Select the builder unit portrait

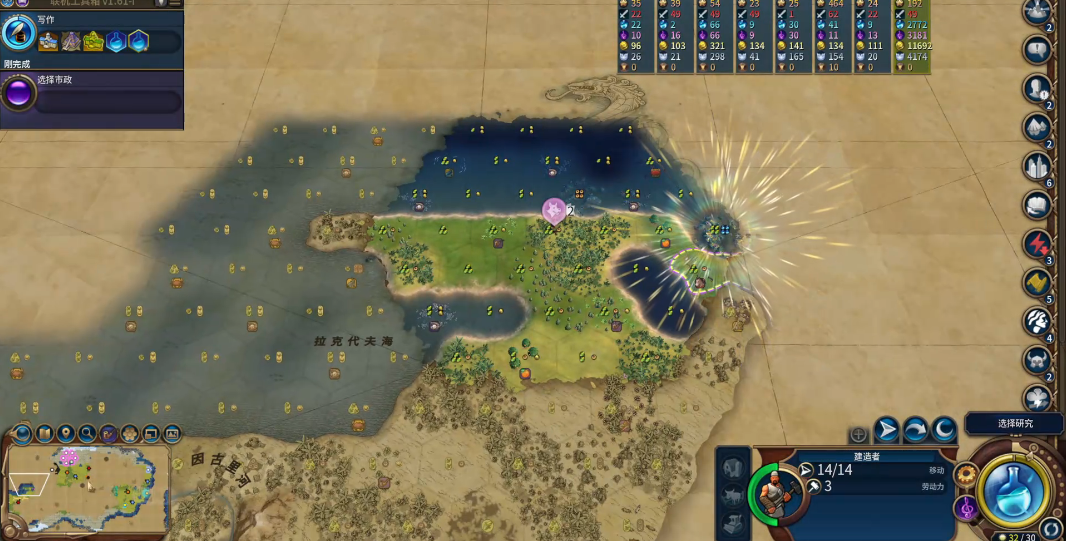click(780, 491)
